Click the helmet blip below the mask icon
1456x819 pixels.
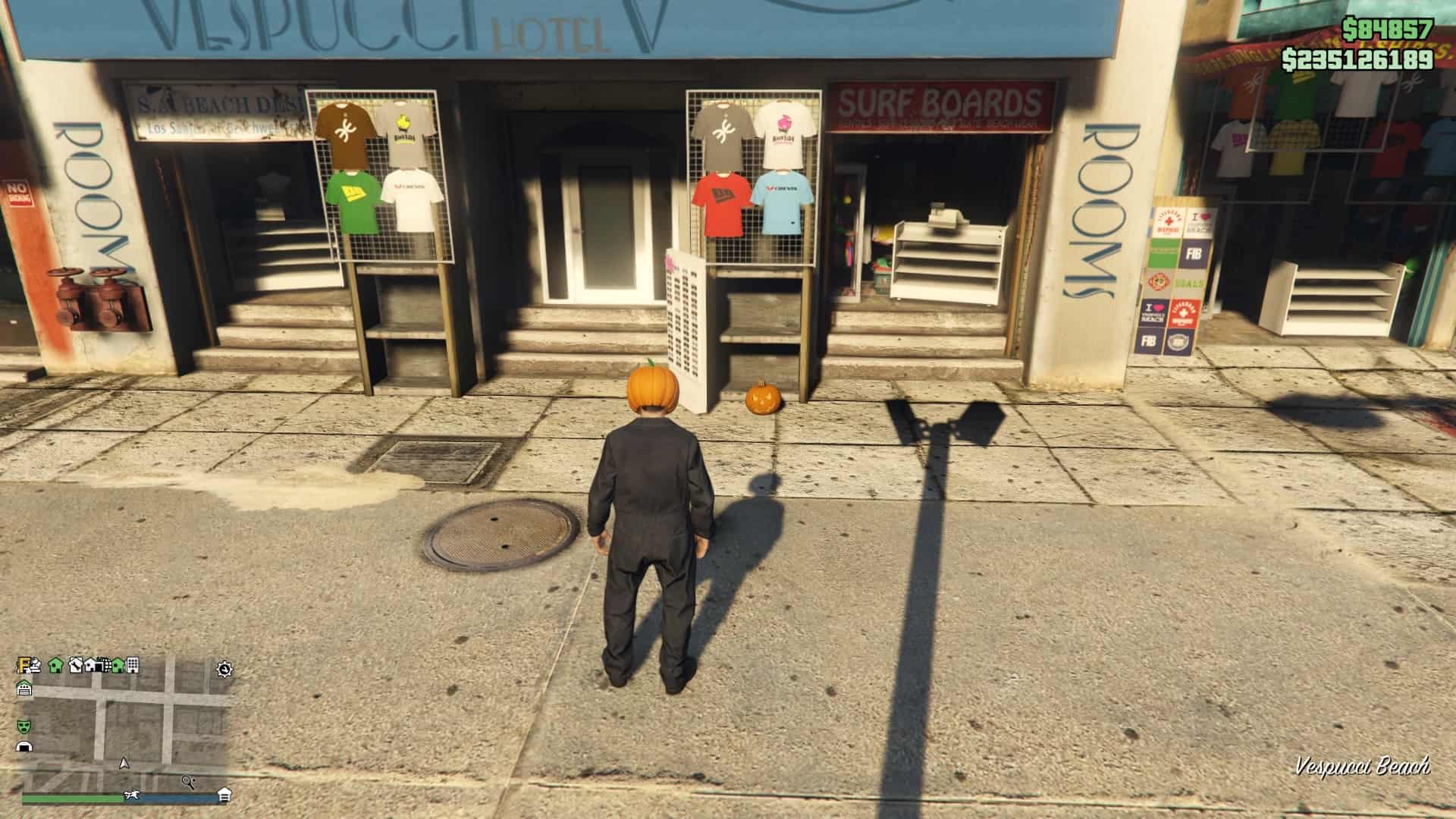[x=24, y=746]
